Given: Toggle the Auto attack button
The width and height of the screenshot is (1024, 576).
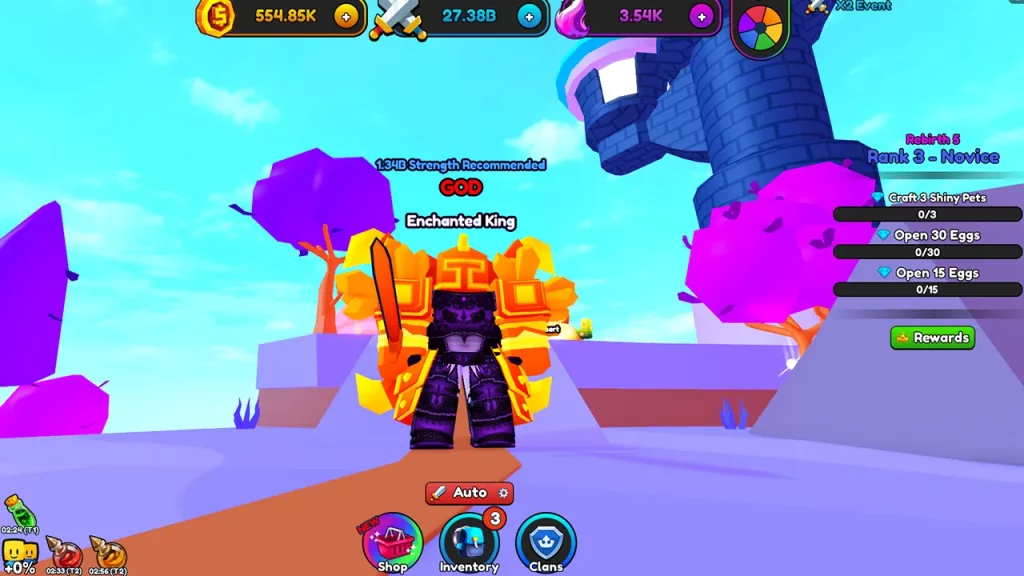Looking at the screenshot, I should 469,493.
